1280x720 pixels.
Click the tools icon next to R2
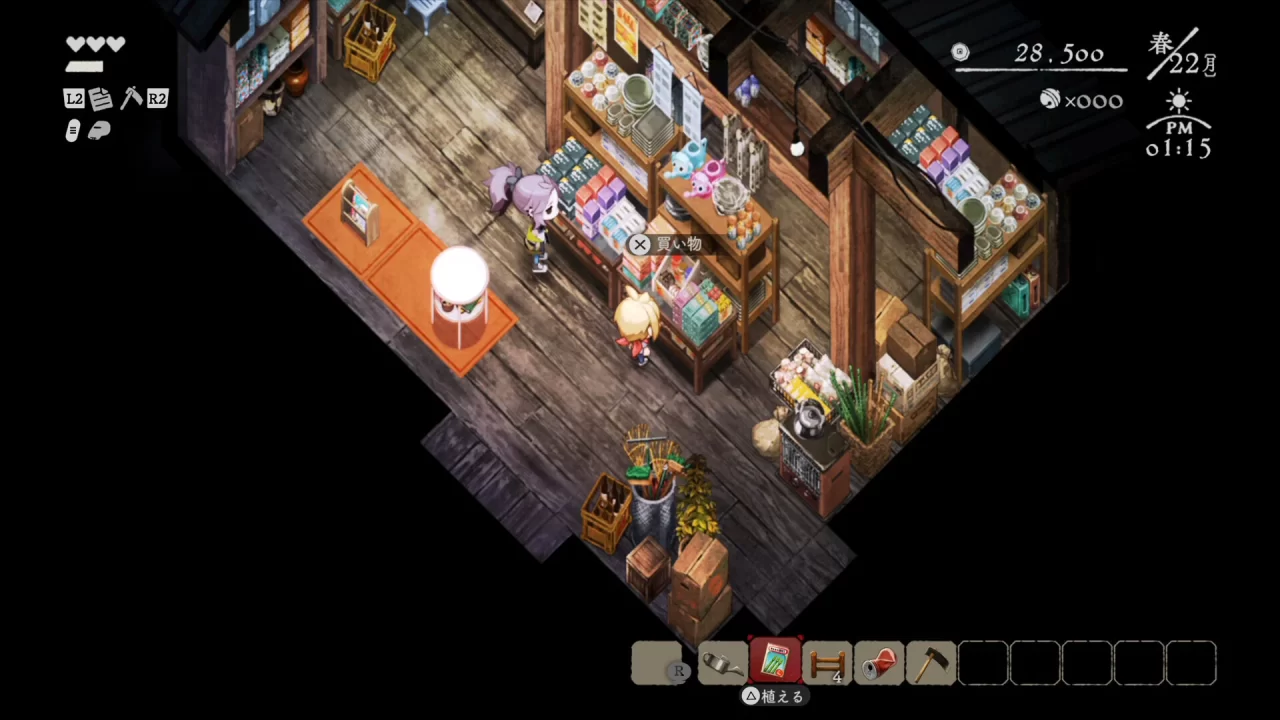[131, 97]
